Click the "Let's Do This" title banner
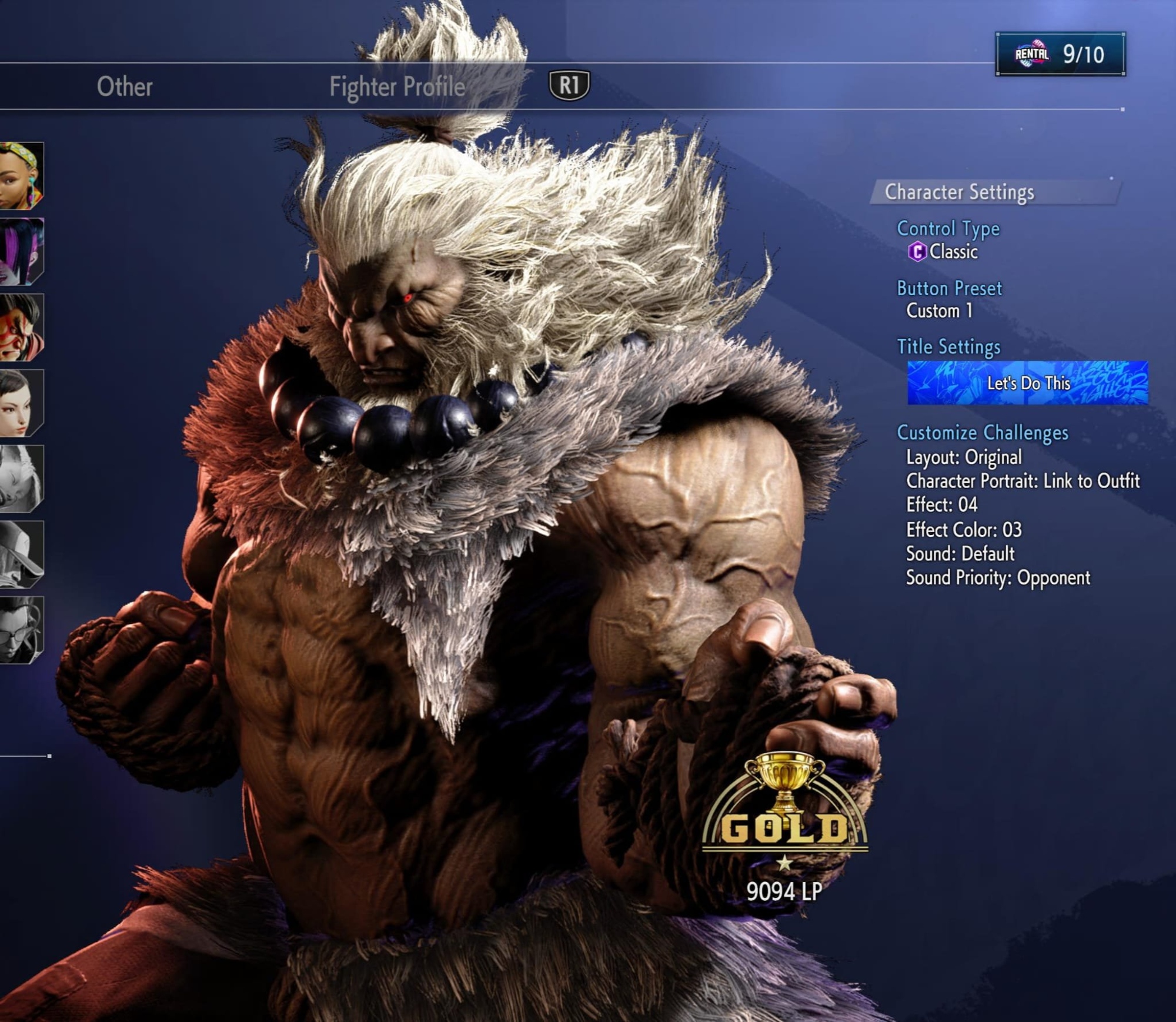 [1027, 383]
